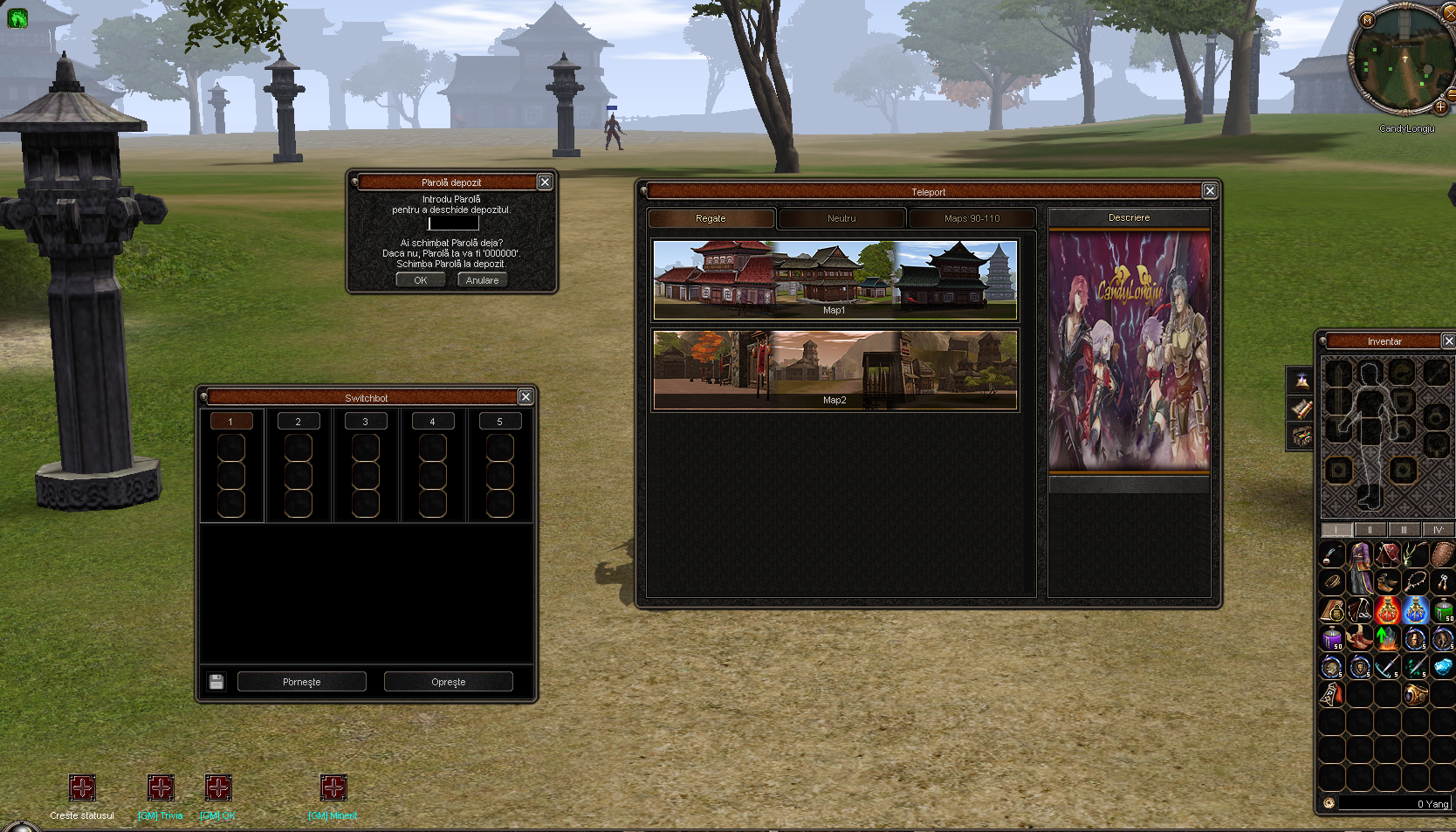1456x832 pixels.
Task: Close the Inventar window
Action: [1448, 340]
